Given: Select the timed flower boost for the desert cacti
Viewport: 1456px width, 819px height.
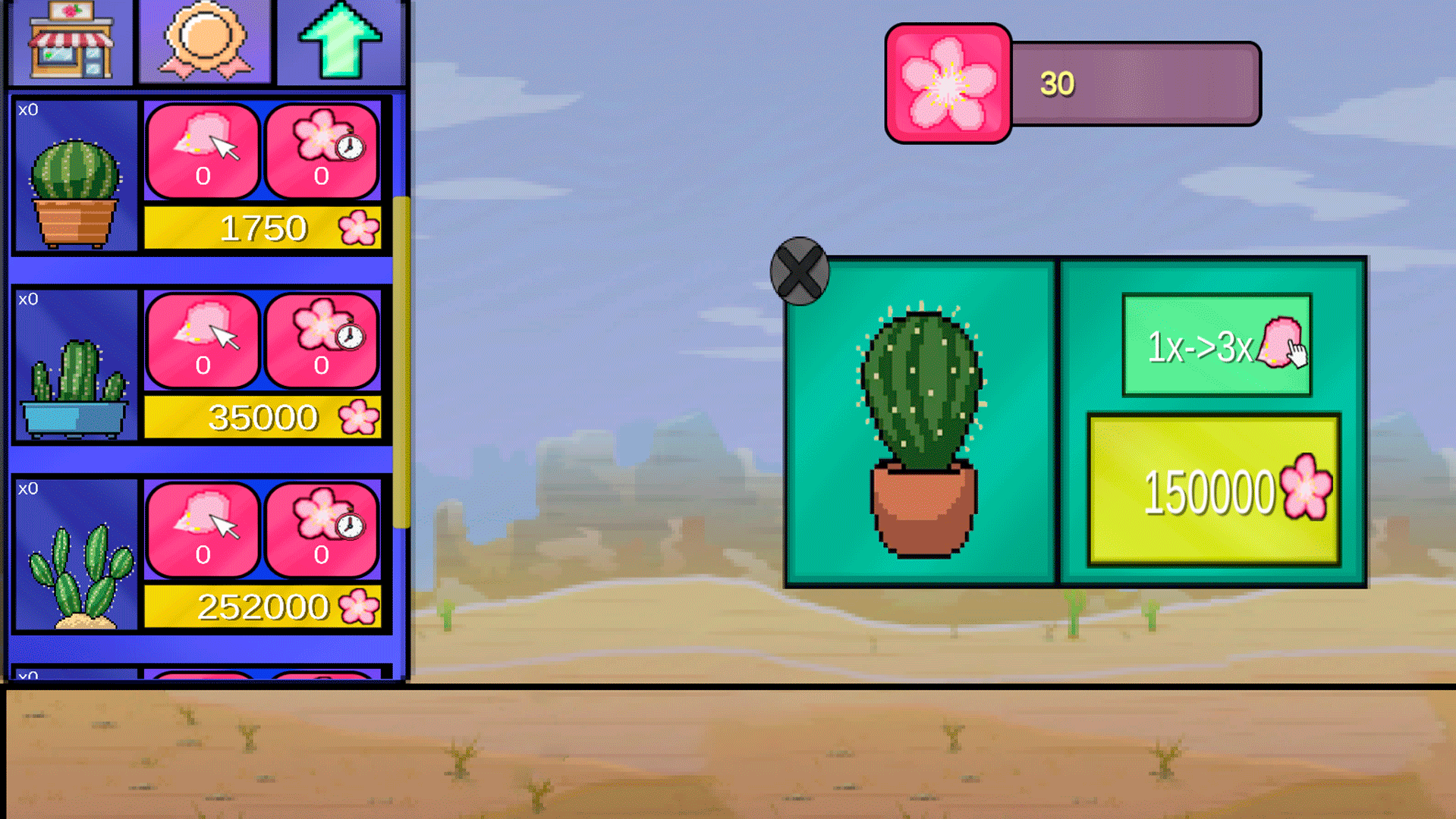Looking at the screenshot, I should 322,531.
